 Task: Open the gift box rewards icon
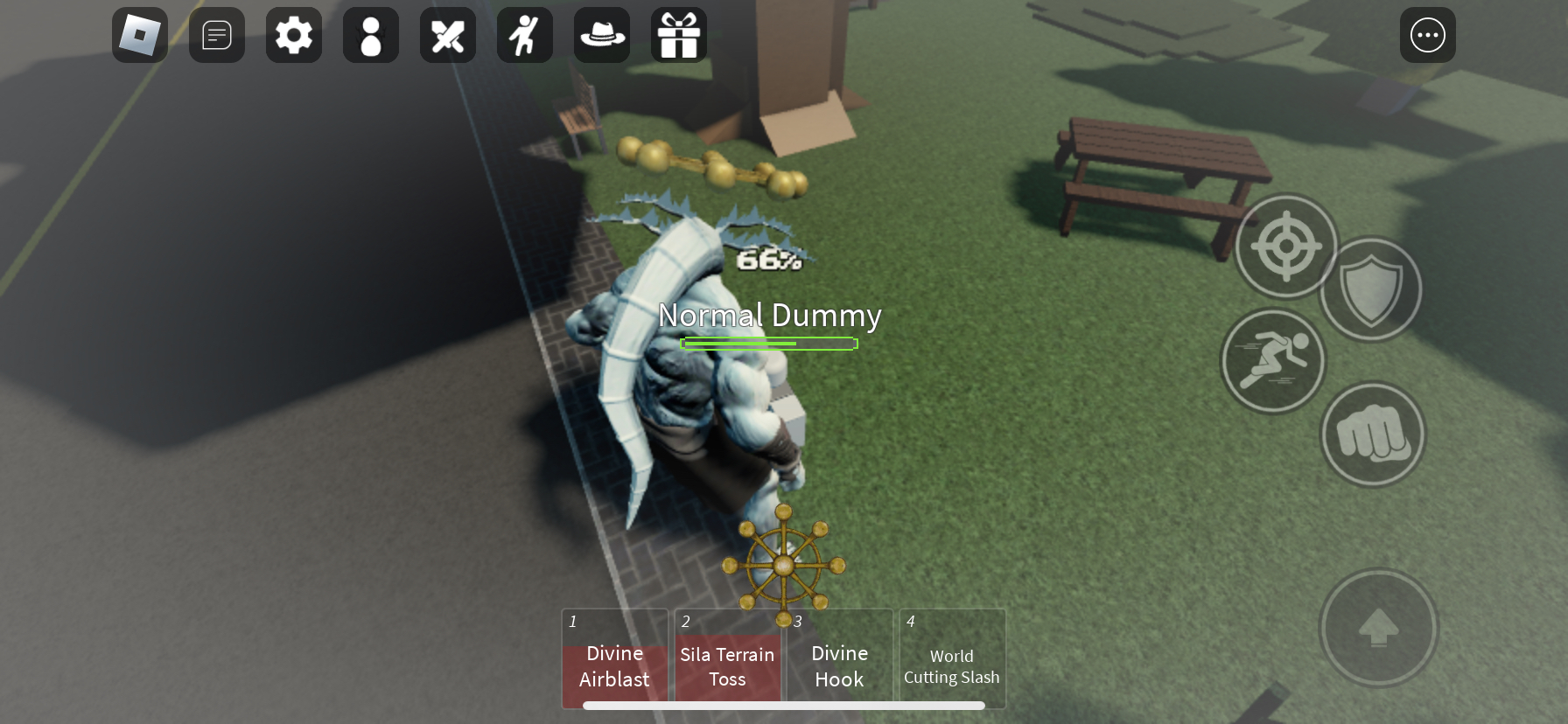679,36
